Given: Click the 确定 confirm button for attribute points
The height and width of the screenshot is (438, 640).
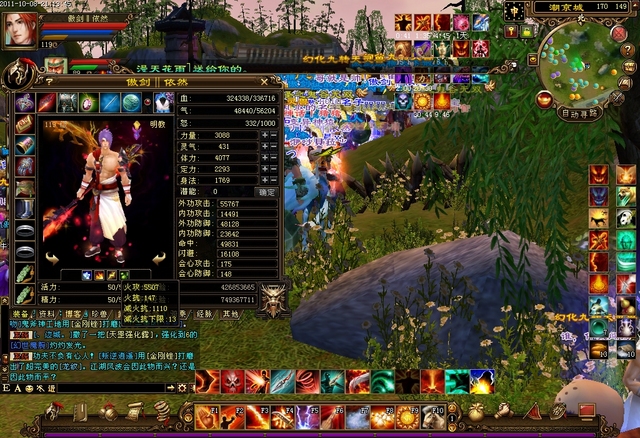Looking at the screenshot, I should (267, 191).
